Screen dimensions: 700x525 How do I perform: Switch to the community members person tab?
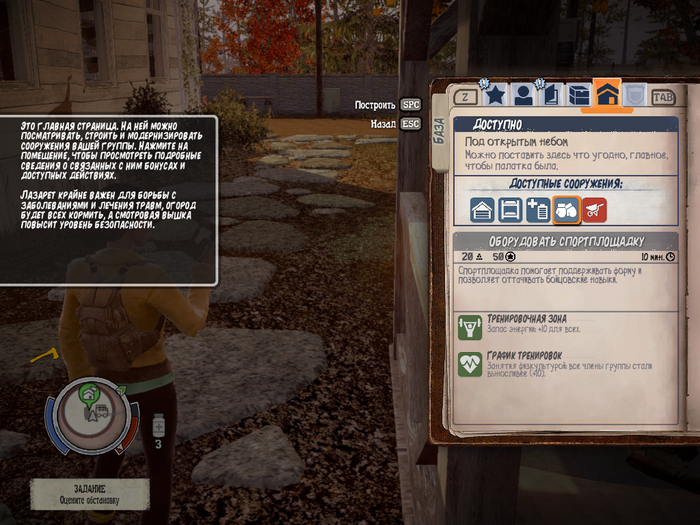(x=522, y=96)
